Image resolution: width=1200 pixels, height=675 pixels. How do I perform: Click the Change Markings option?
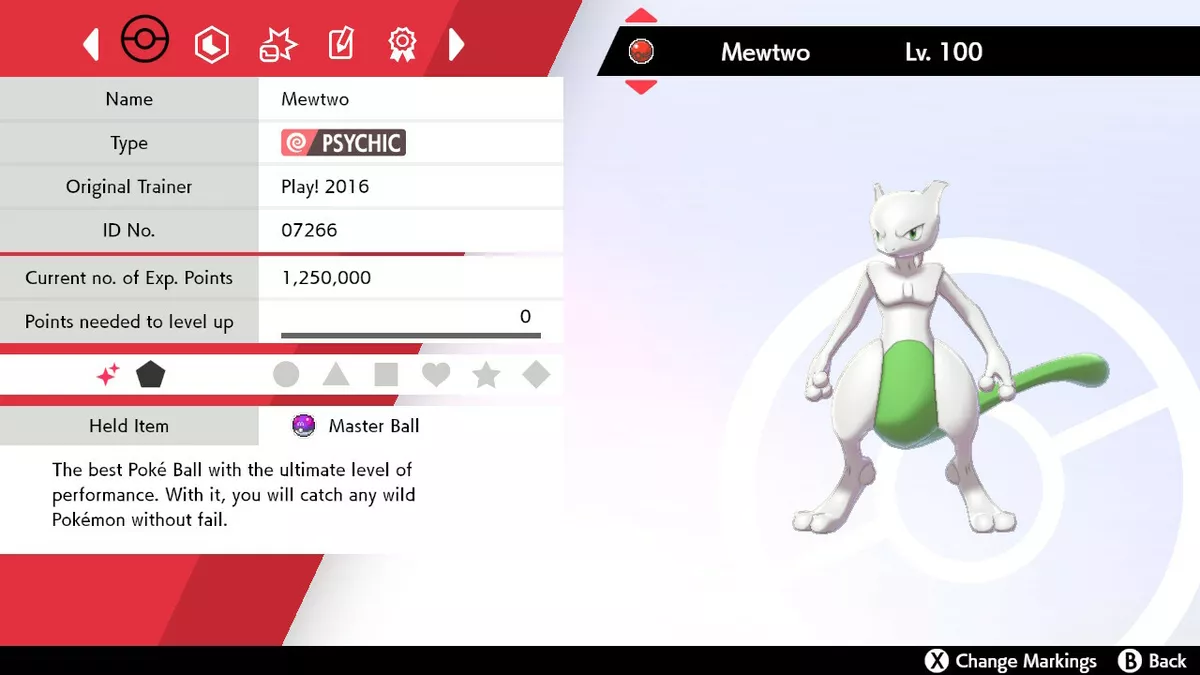pyautogui.click(x=1011, y=661)
